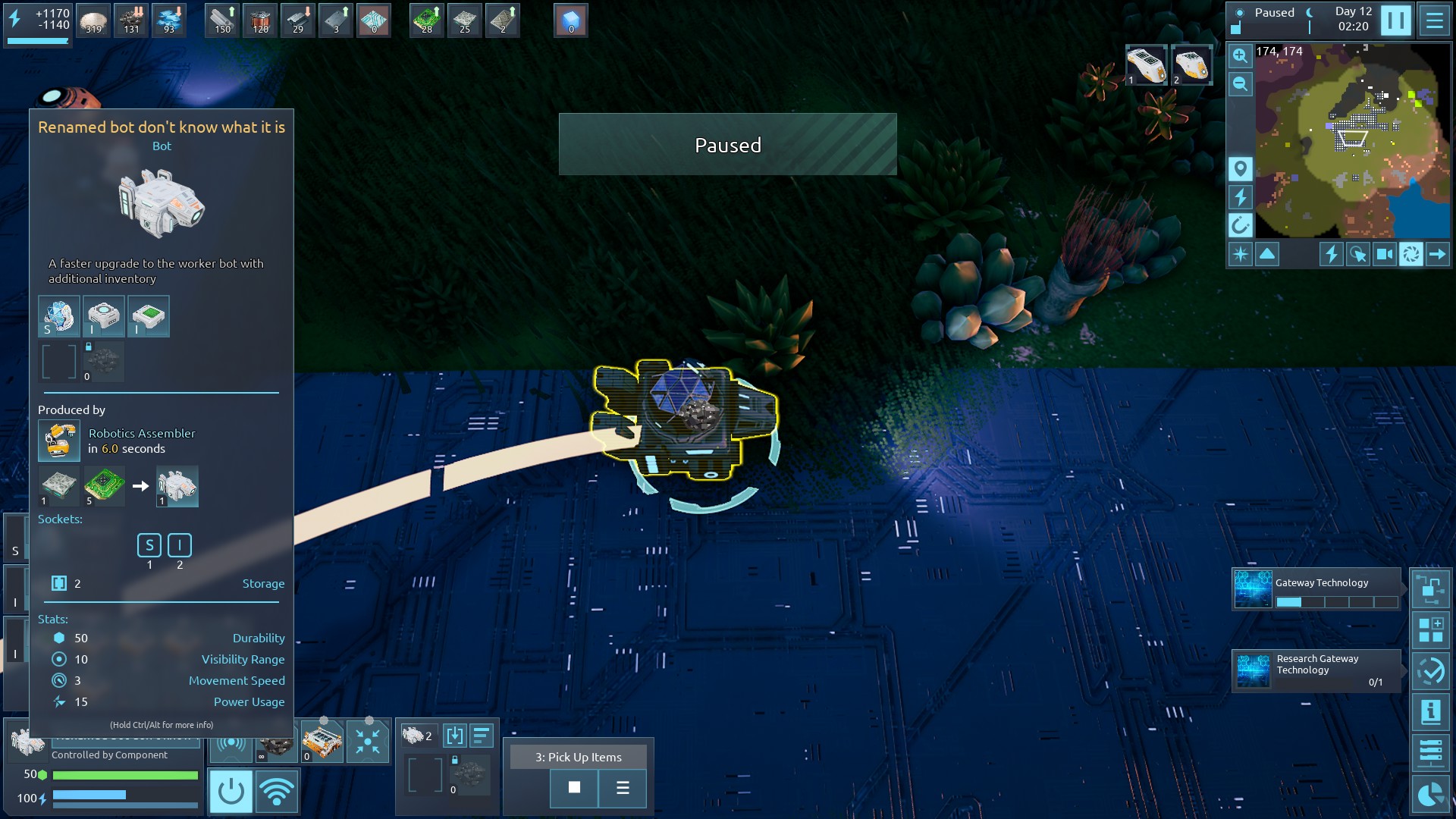1456x819 pixels.
Task: Open the pie chart statistics panel
Action: point(1430,794)
